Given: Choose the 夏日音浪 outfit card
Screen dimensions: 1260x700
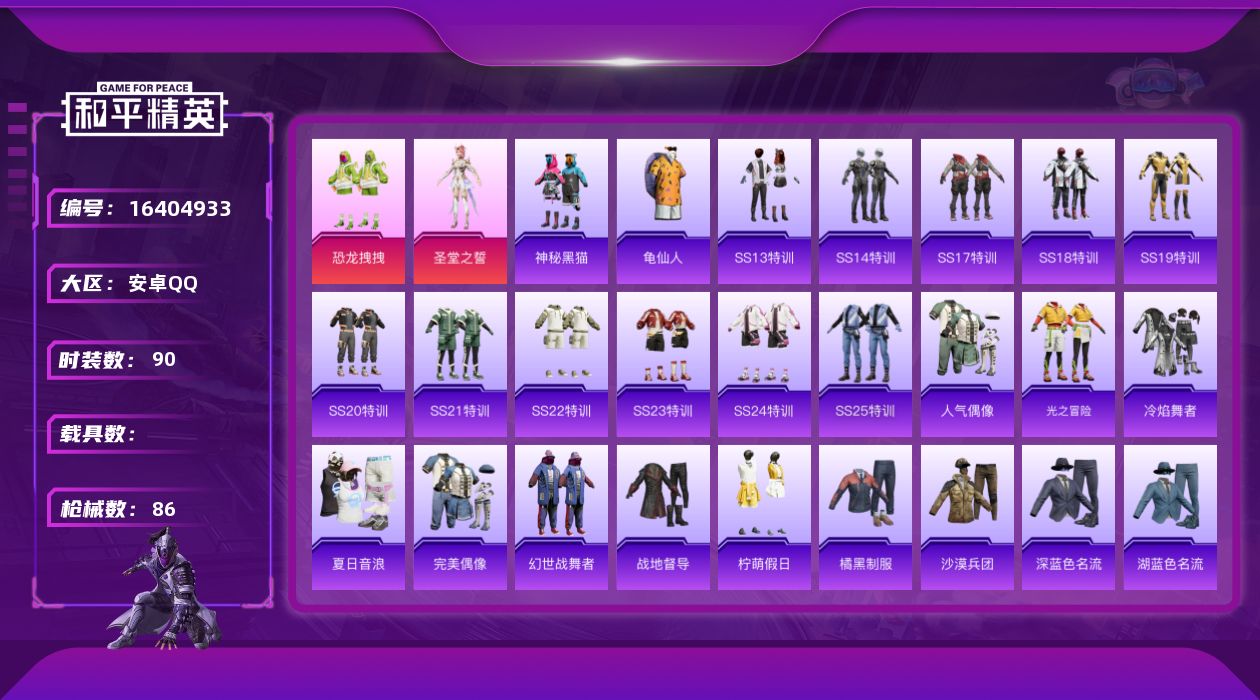Looking at the screenshot, I should 358,517.
